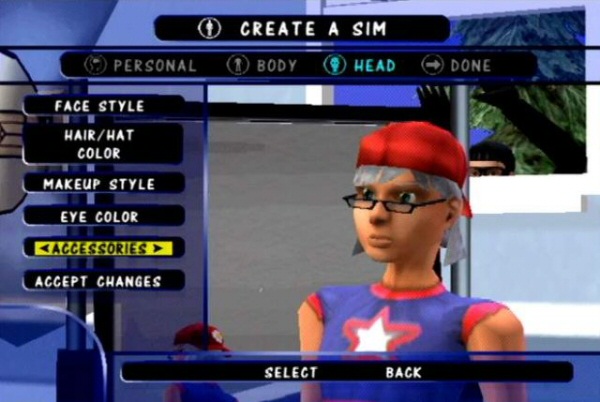Select the Head tab

[359, 66]
